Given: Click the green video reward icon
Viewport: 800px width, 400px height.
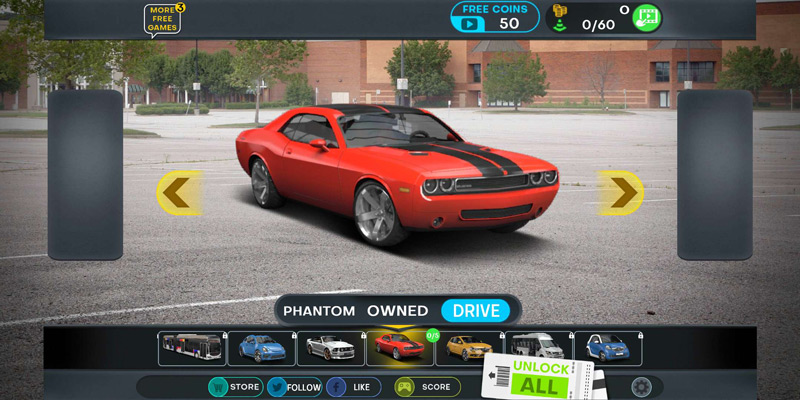Looking at the screenshot, I should coord(646,18).
